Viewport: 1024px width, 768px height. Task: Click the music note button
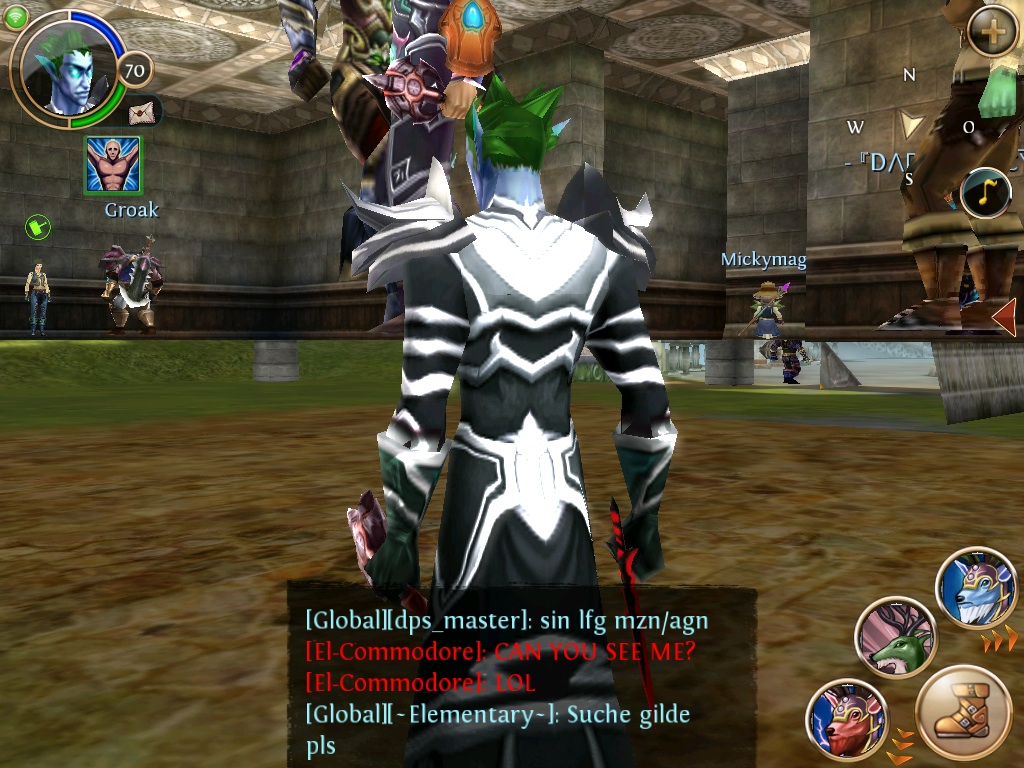(x=986, y=193)
